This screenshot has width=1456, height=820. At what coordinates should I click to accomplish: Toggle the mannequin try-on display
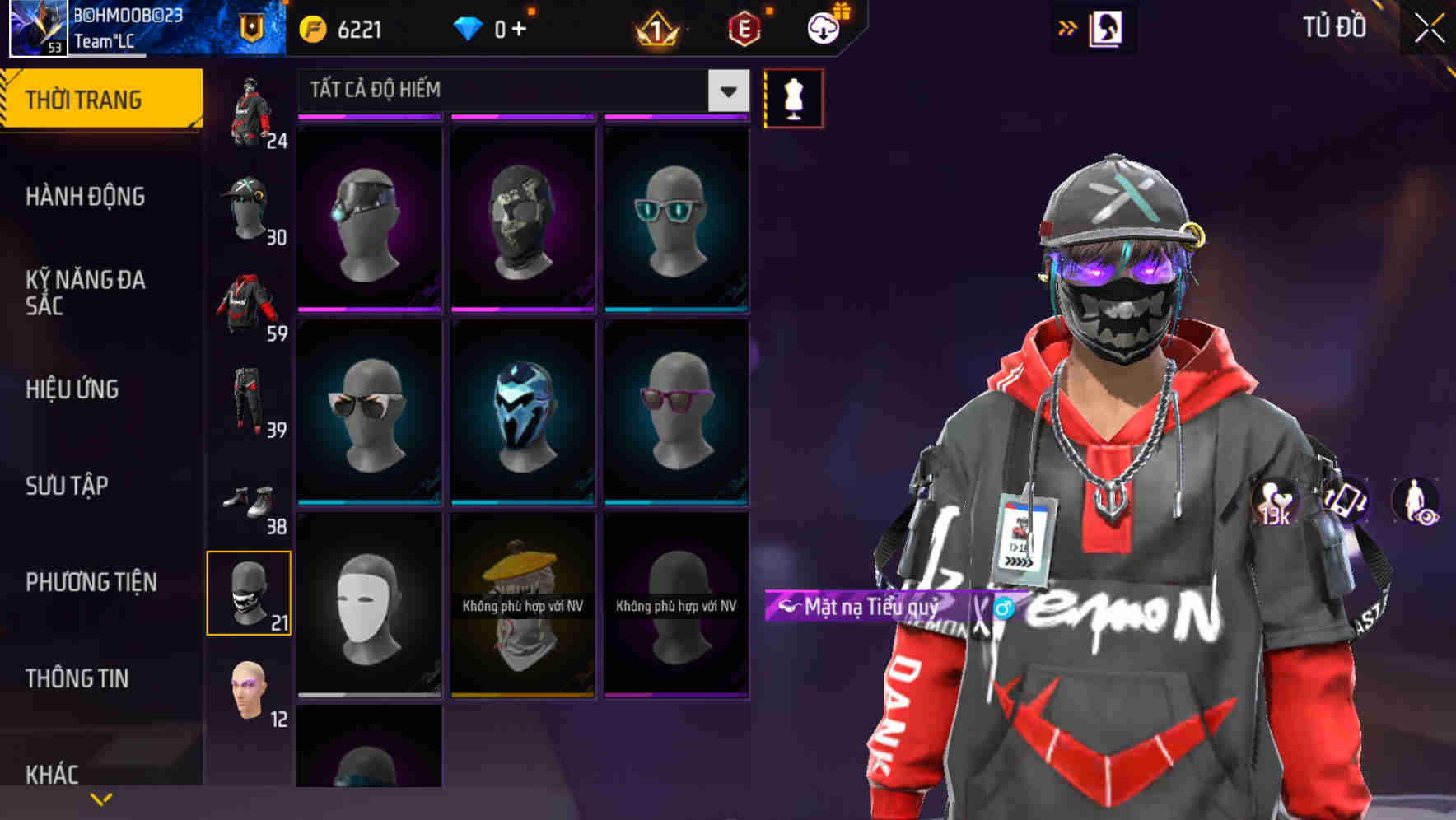coord(792,97)
